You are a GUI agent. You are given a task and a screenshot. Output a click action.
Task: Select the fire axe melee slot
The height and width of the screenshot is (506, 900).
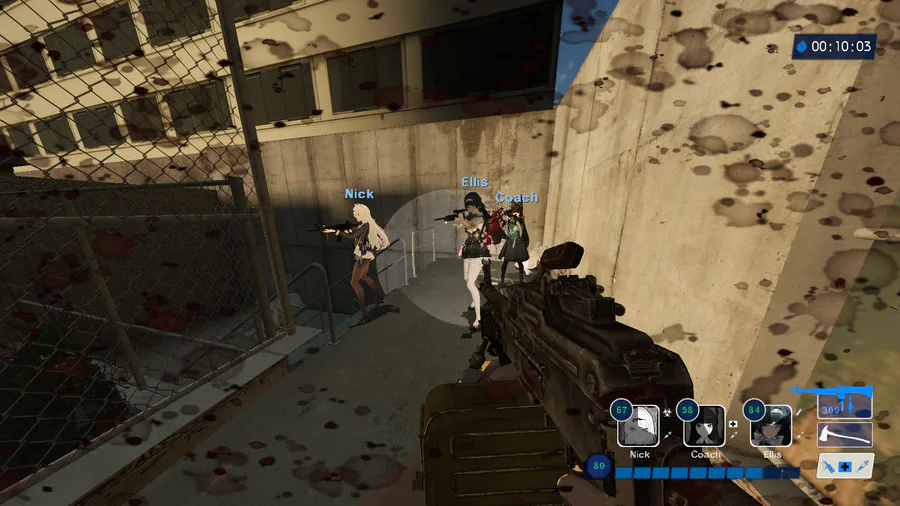[844, 435]
